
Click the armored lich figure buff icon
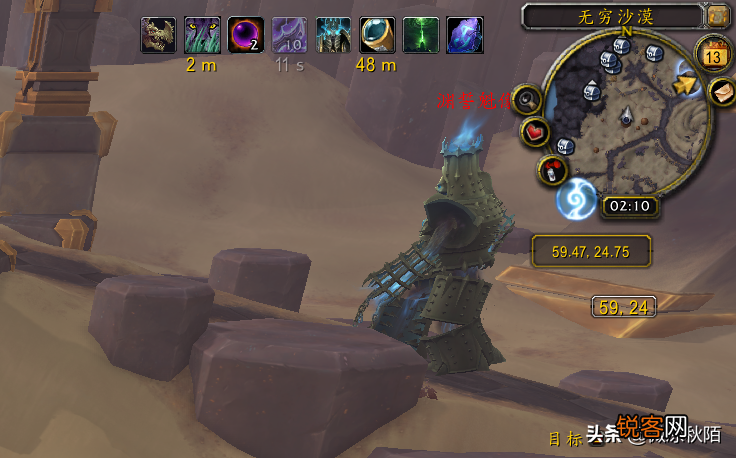pyautogui.click(x=334, y=36)
